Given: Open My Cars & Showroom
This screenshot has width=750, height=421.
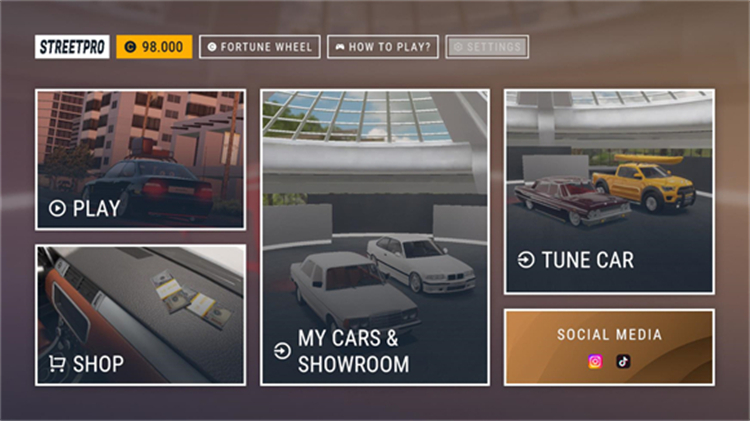Looking at the screenshot, I should [375, 237].
